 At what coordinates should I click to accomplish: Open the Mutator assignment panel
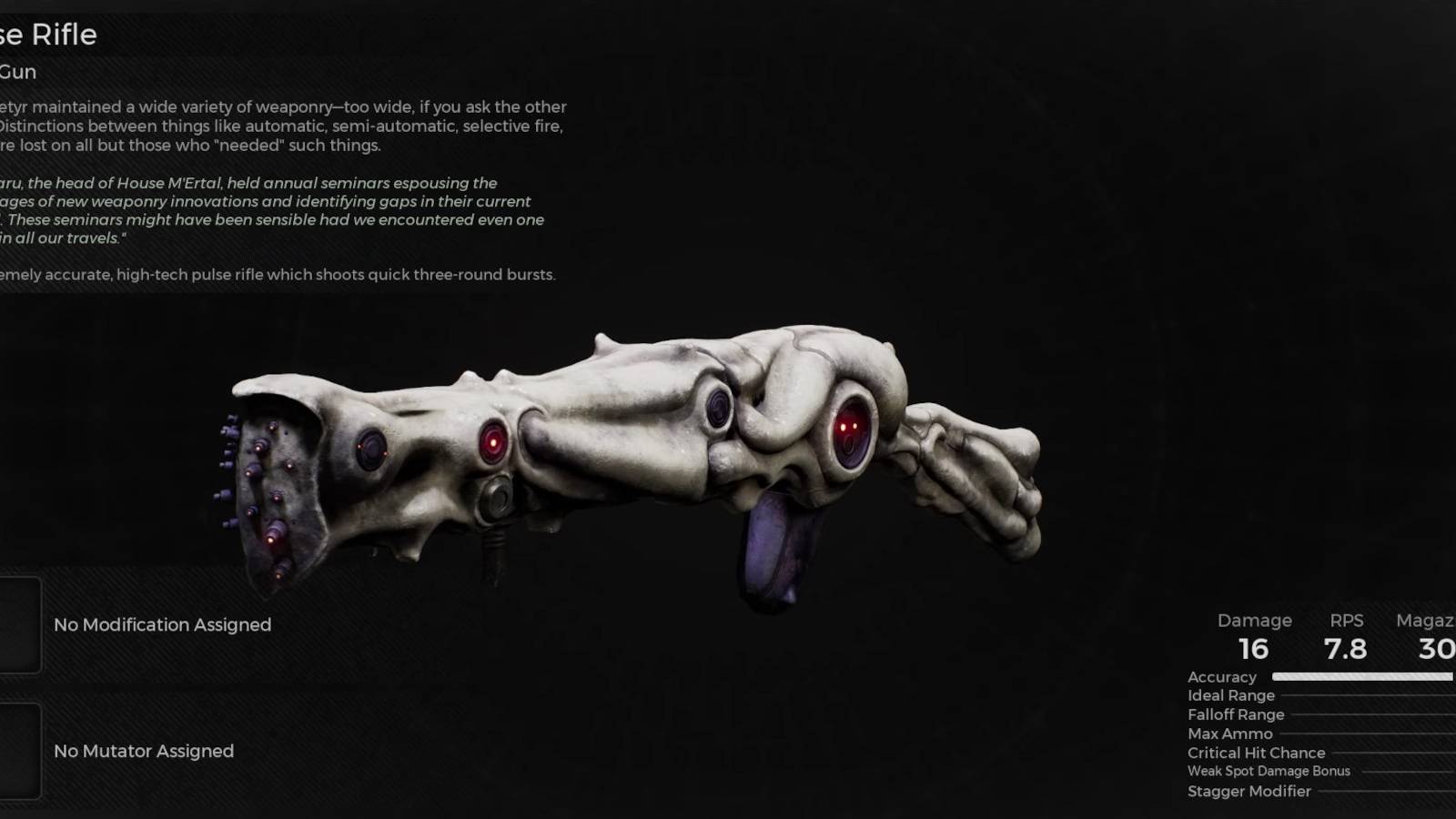143,752
